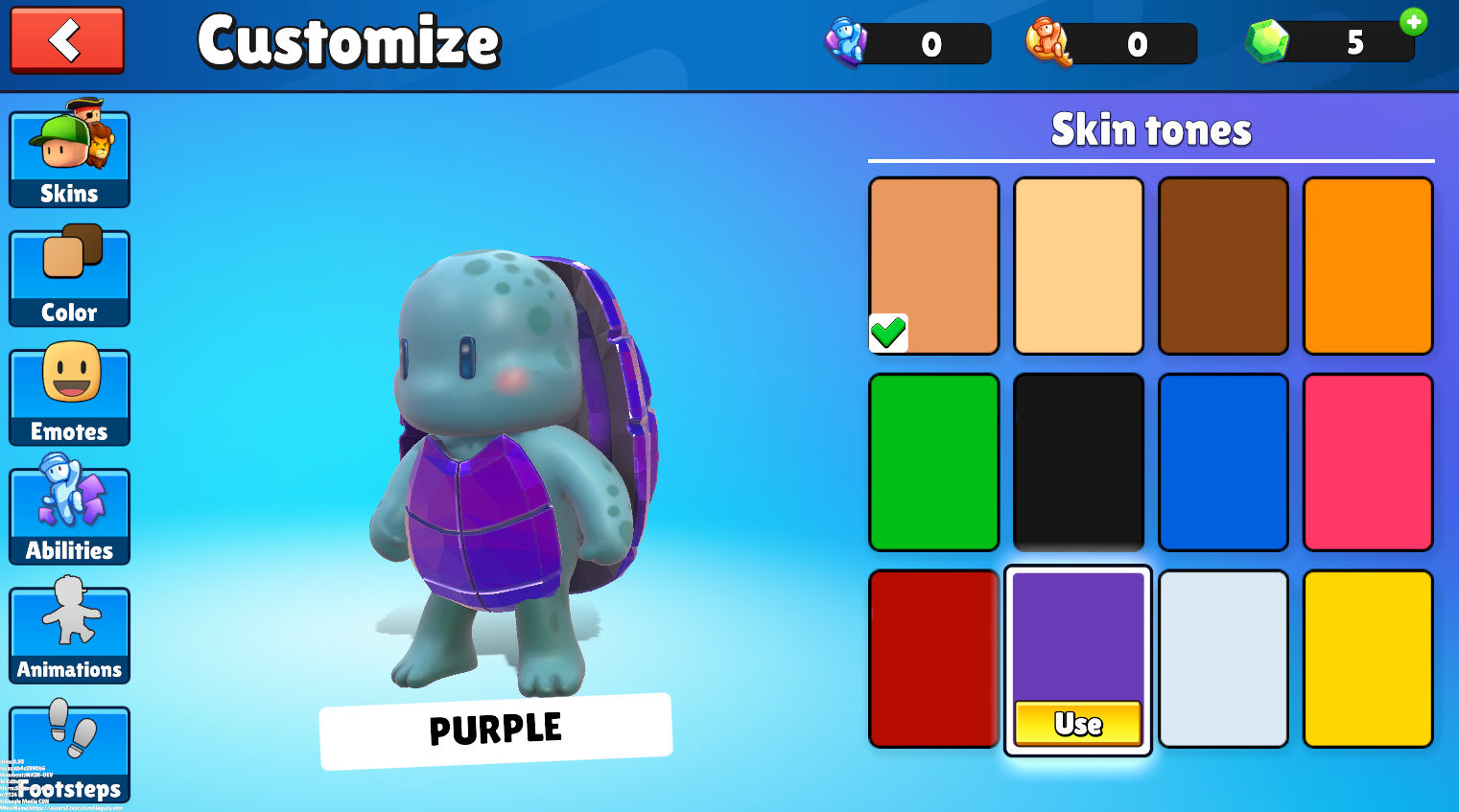This screenshot has width=1459, height=812.
Task: Choose the pink skin tone
Action: pyautogui.click(x=1368, y=462)
